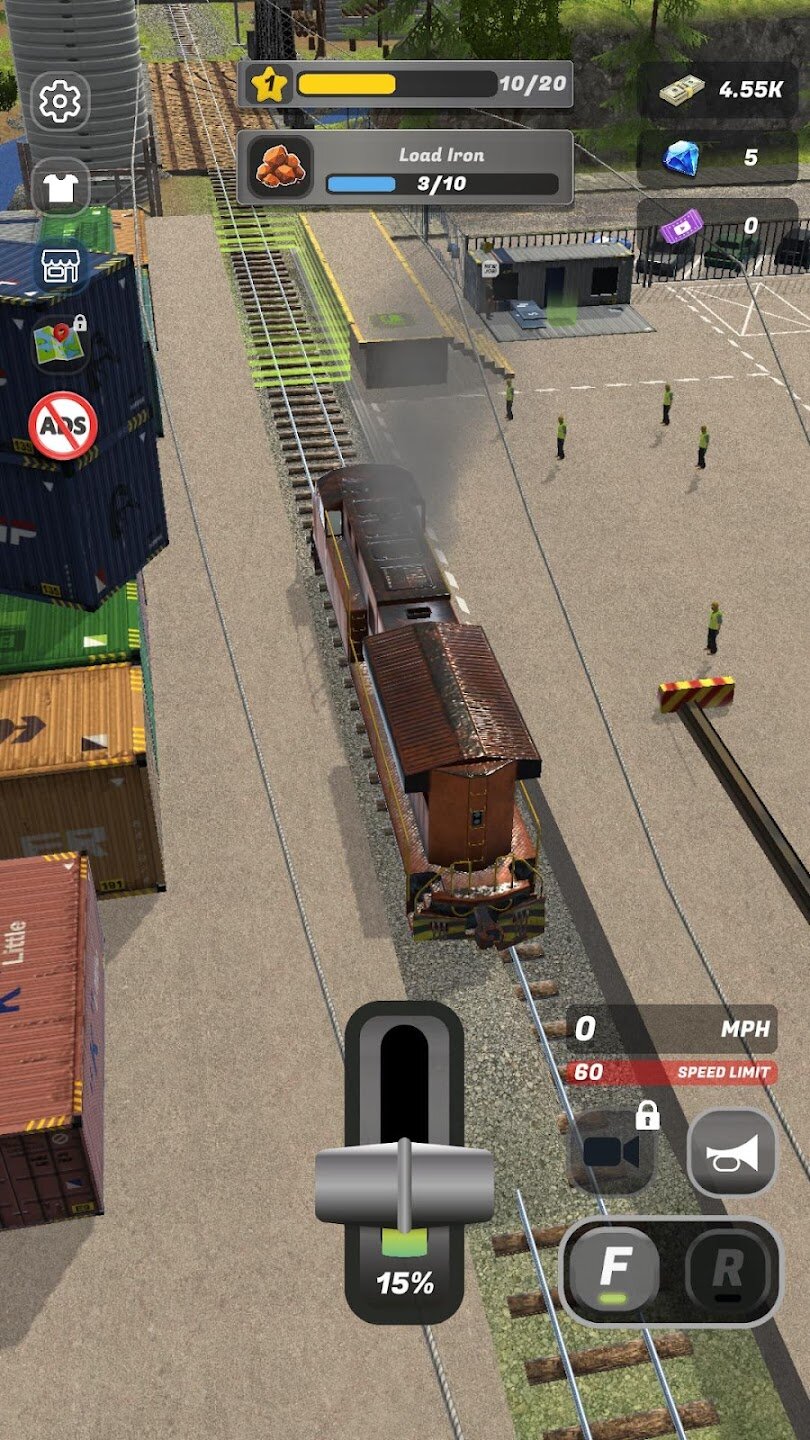Screen dimensions: 810x1440
Task: Tap the locked map icon
Action: click(x=60, y=343)
